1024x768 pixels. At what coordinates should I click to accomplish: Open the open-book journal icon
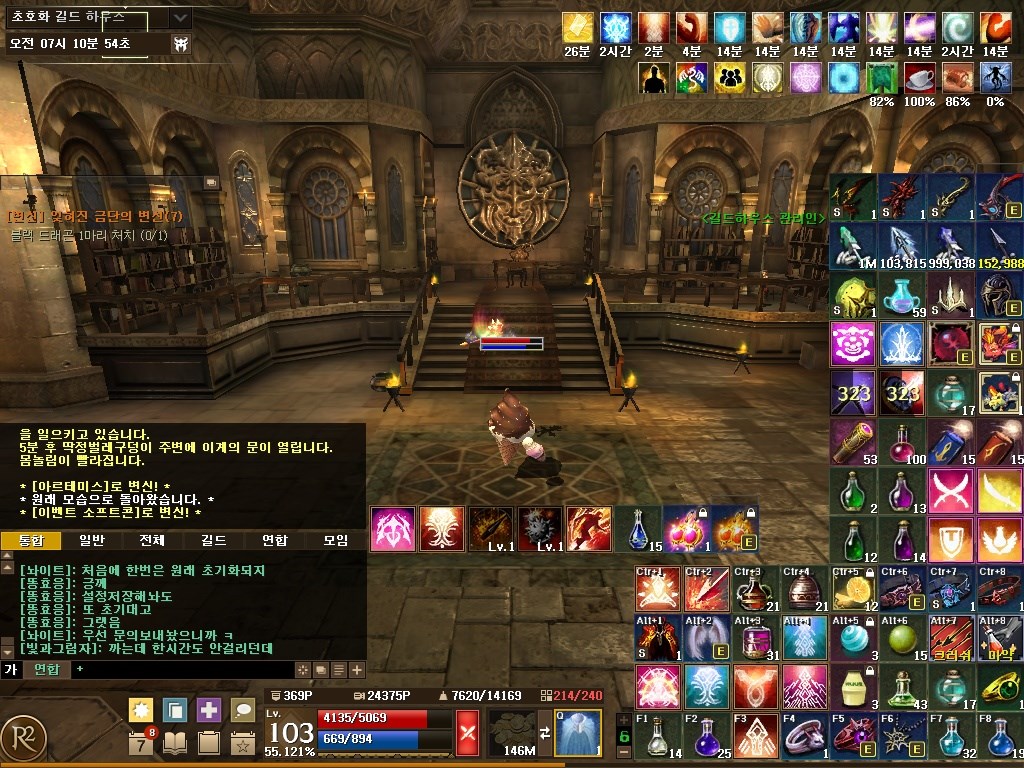175,743
